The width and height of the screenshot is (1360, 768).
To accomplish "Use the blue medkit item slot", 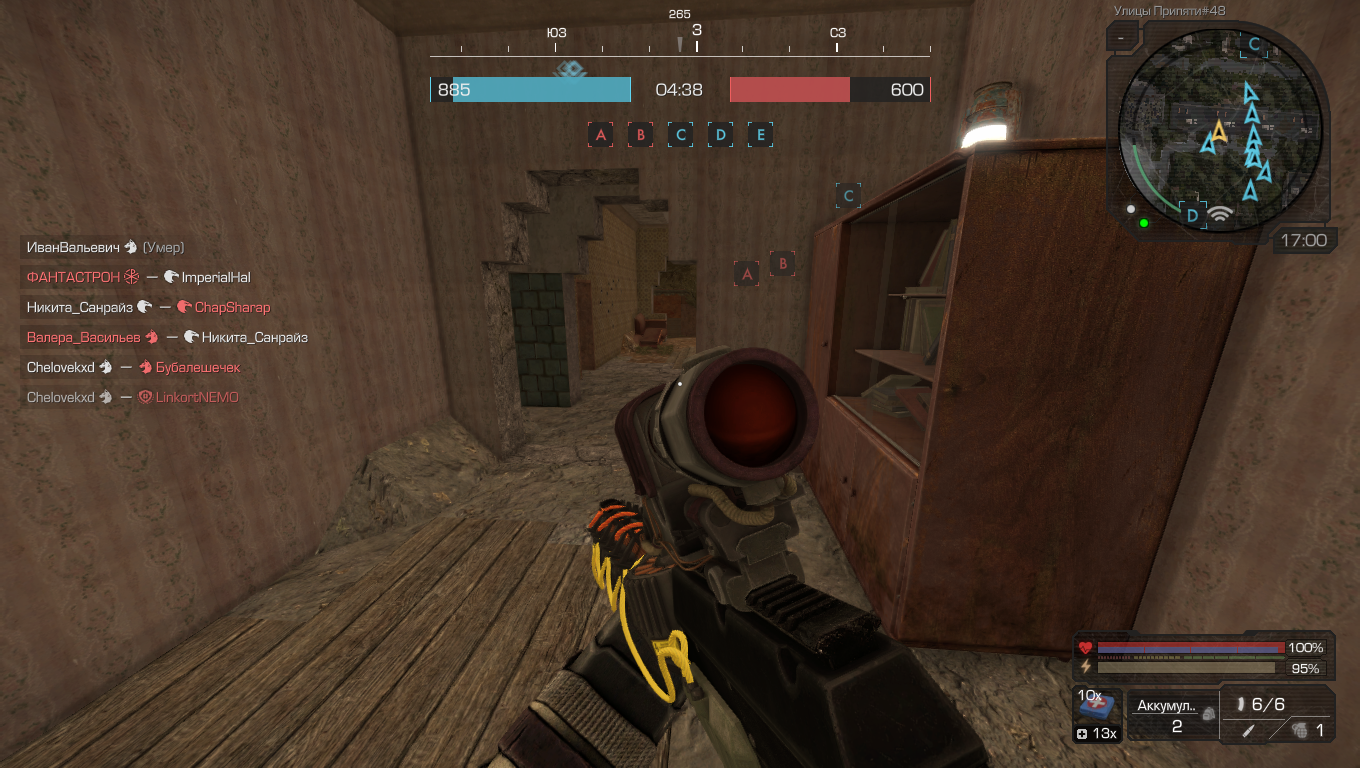I will (1097, 707).
